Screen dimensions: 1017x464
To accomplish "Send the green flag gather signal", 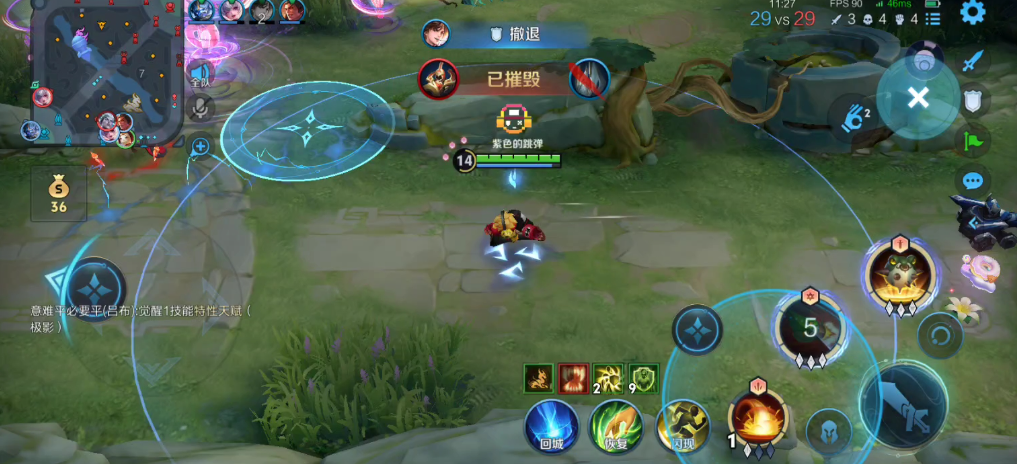I will coord(972,140).
